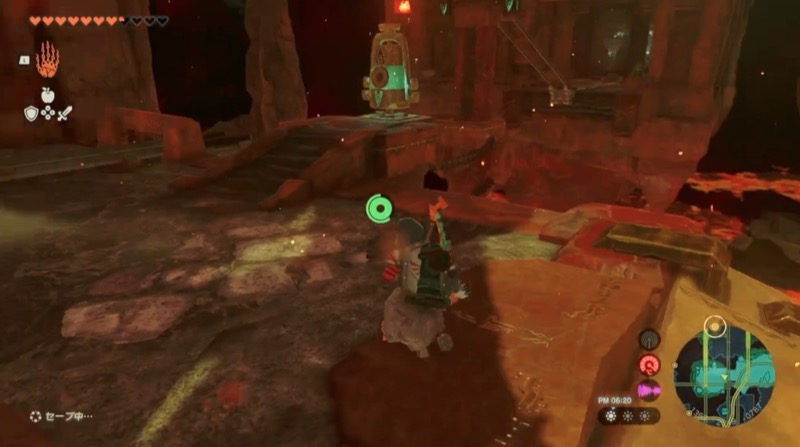Select the apple quick-item icon
This screenshot has height=447, width=800.
(x=47, y=95)
